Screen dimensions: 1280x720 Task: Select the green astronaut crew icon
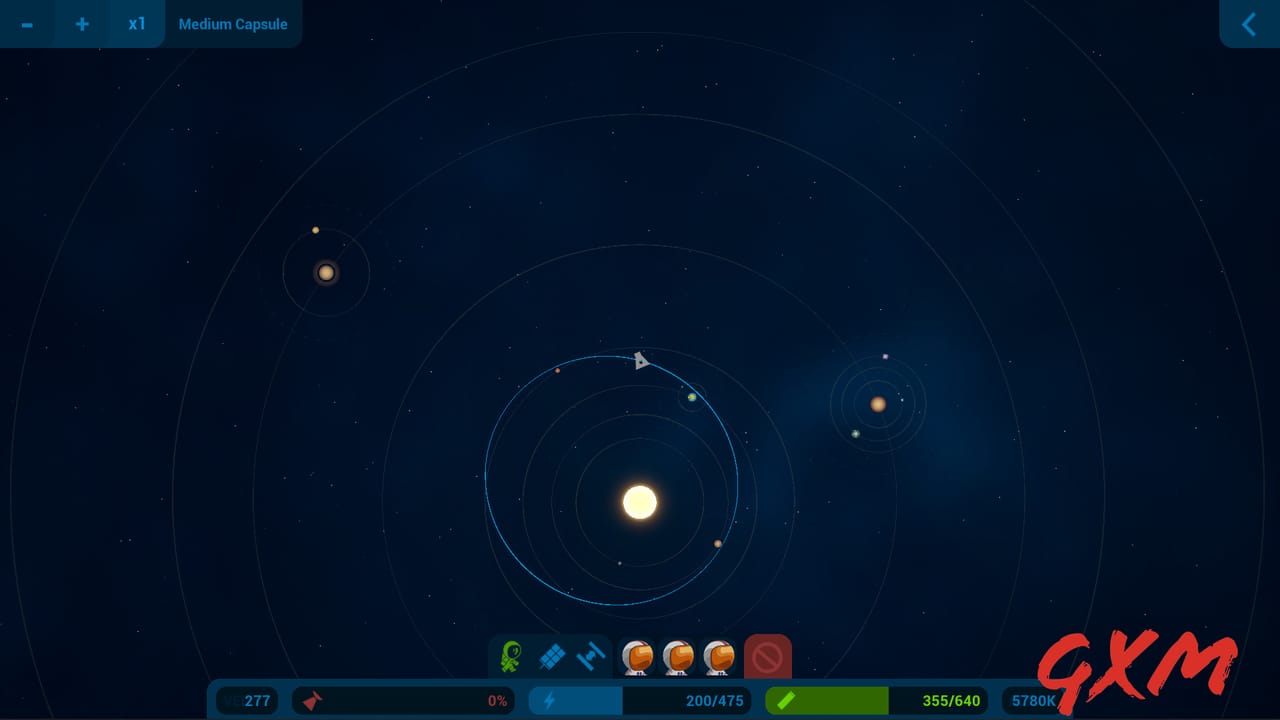511,657
